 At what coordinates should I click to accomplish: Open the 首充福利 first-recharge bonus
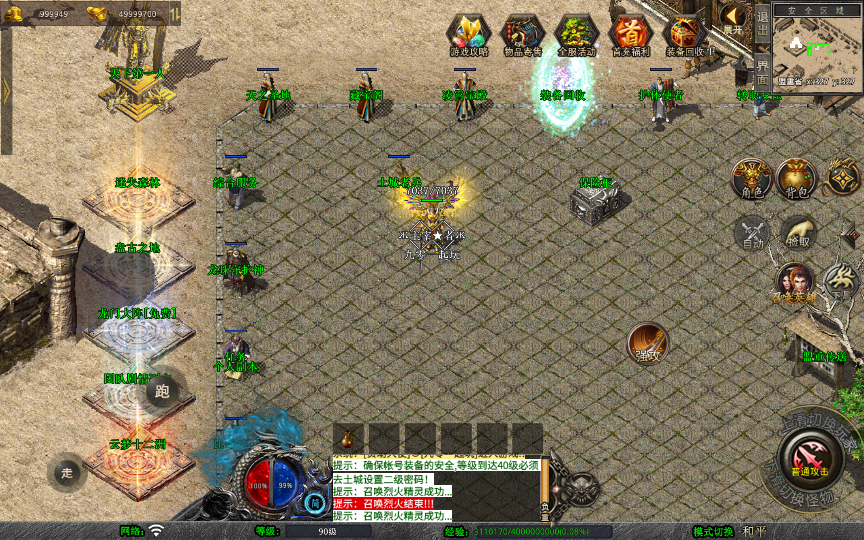[x=630, y=35]
